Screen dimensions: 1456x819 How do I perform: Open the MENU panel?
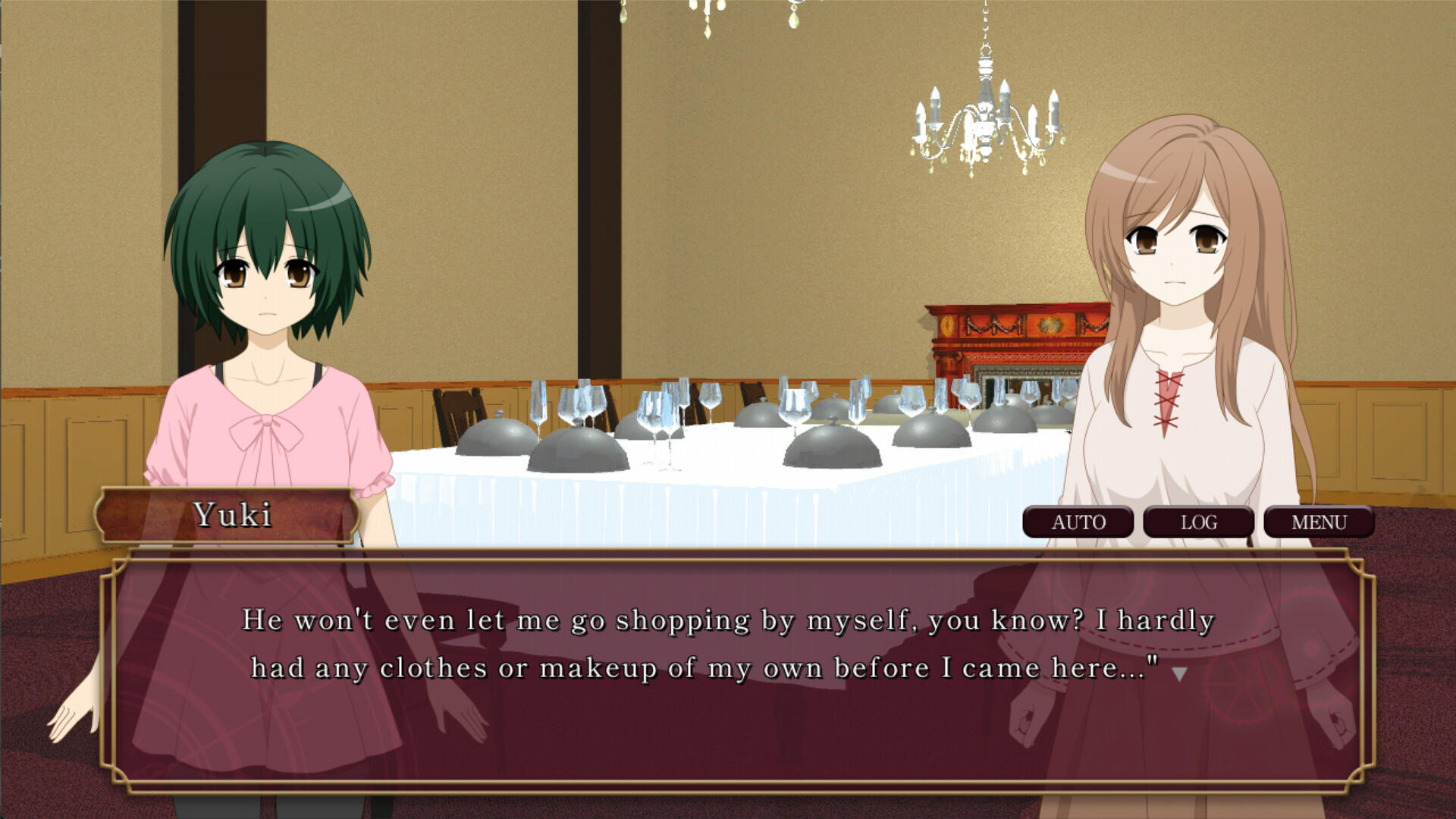click(x=1318, y=522)
